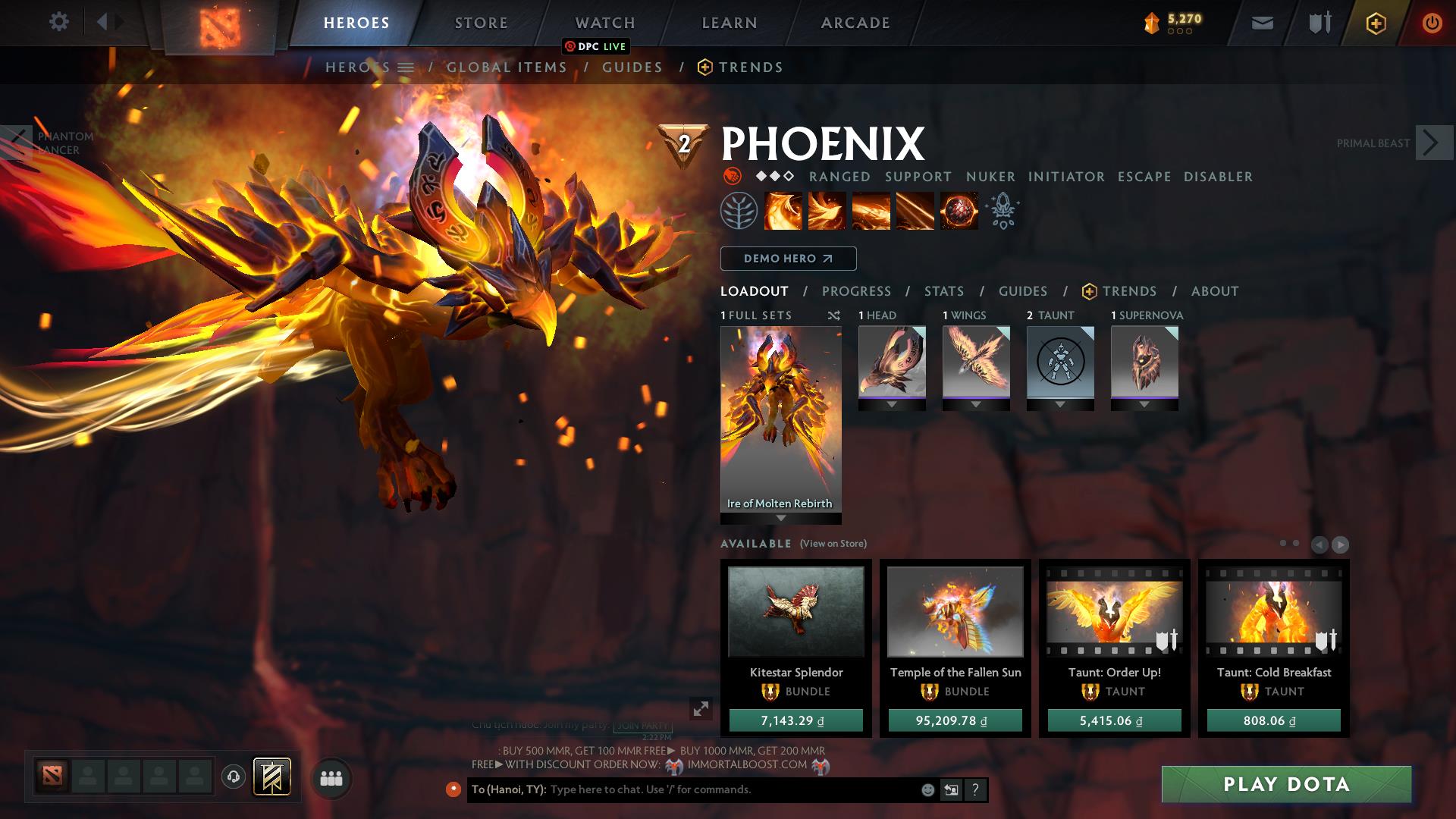Open the Arcade menu item
This screenshot has height=819, width=1456.
tap(855, 22)
